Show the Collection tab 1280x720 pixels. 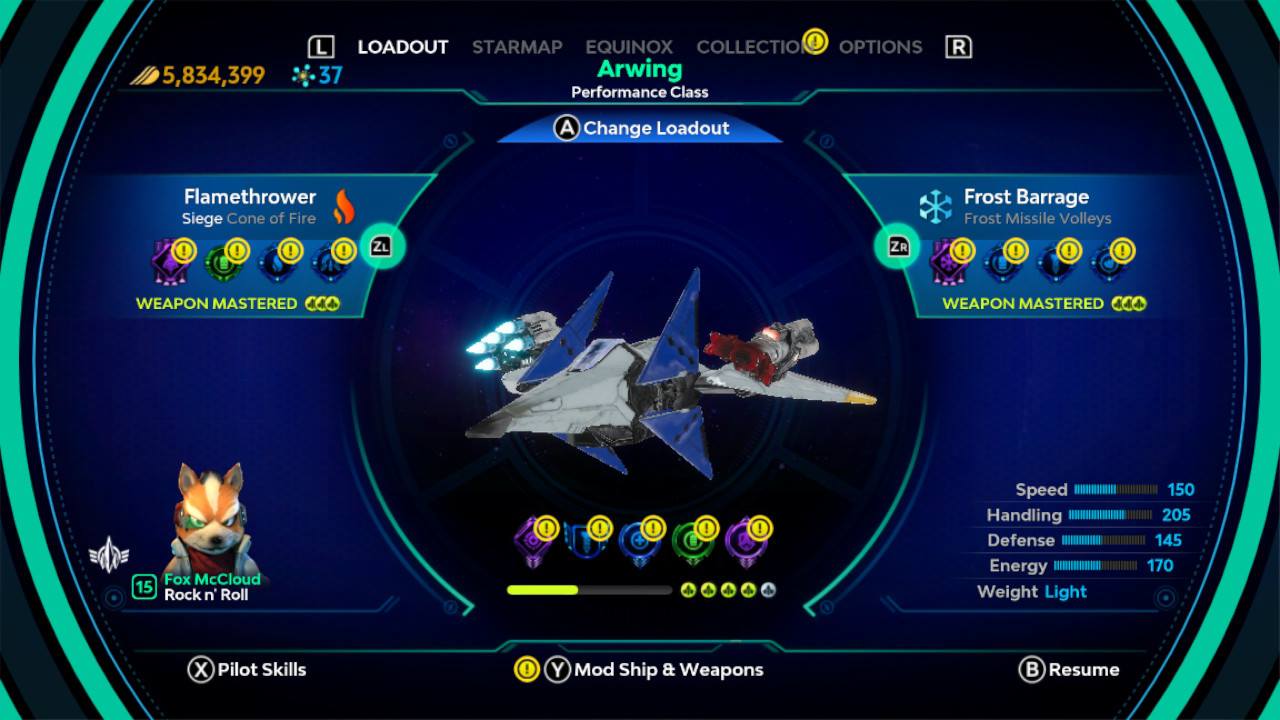(x=750, y=47)
